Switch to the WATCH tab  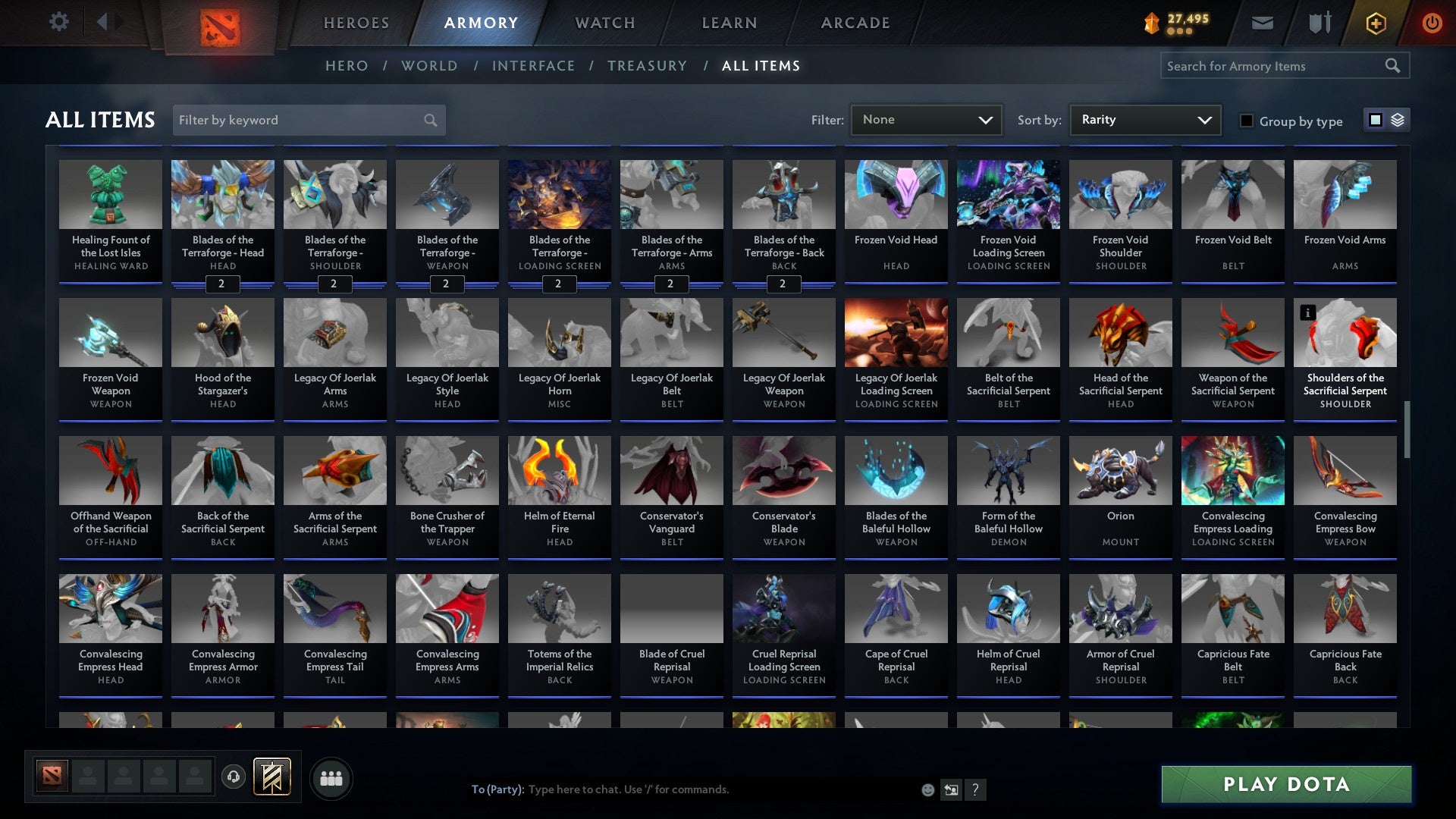click(x=604, y=23)
